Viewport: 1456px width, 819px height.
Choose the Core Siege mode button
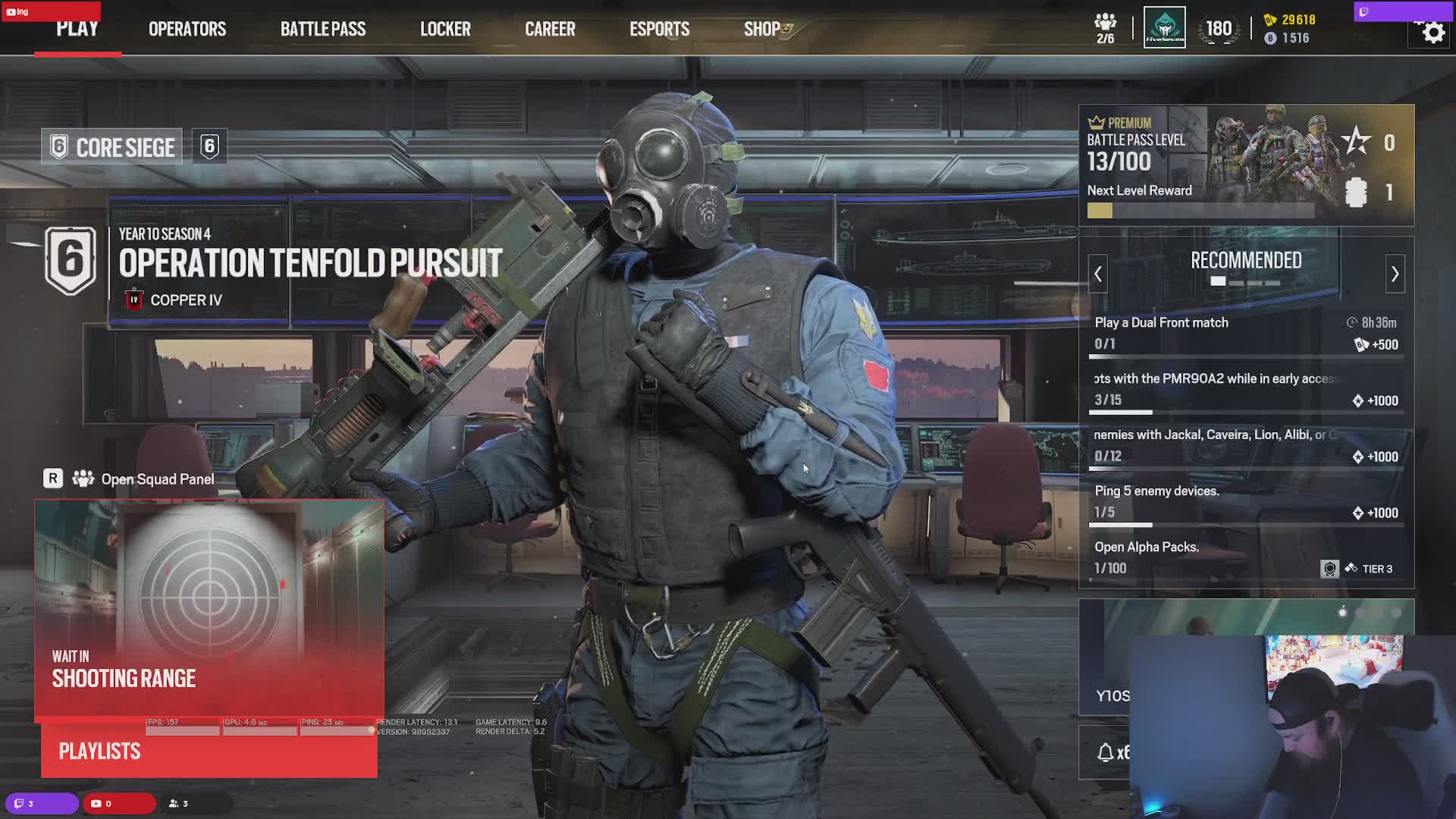point(112,147)
